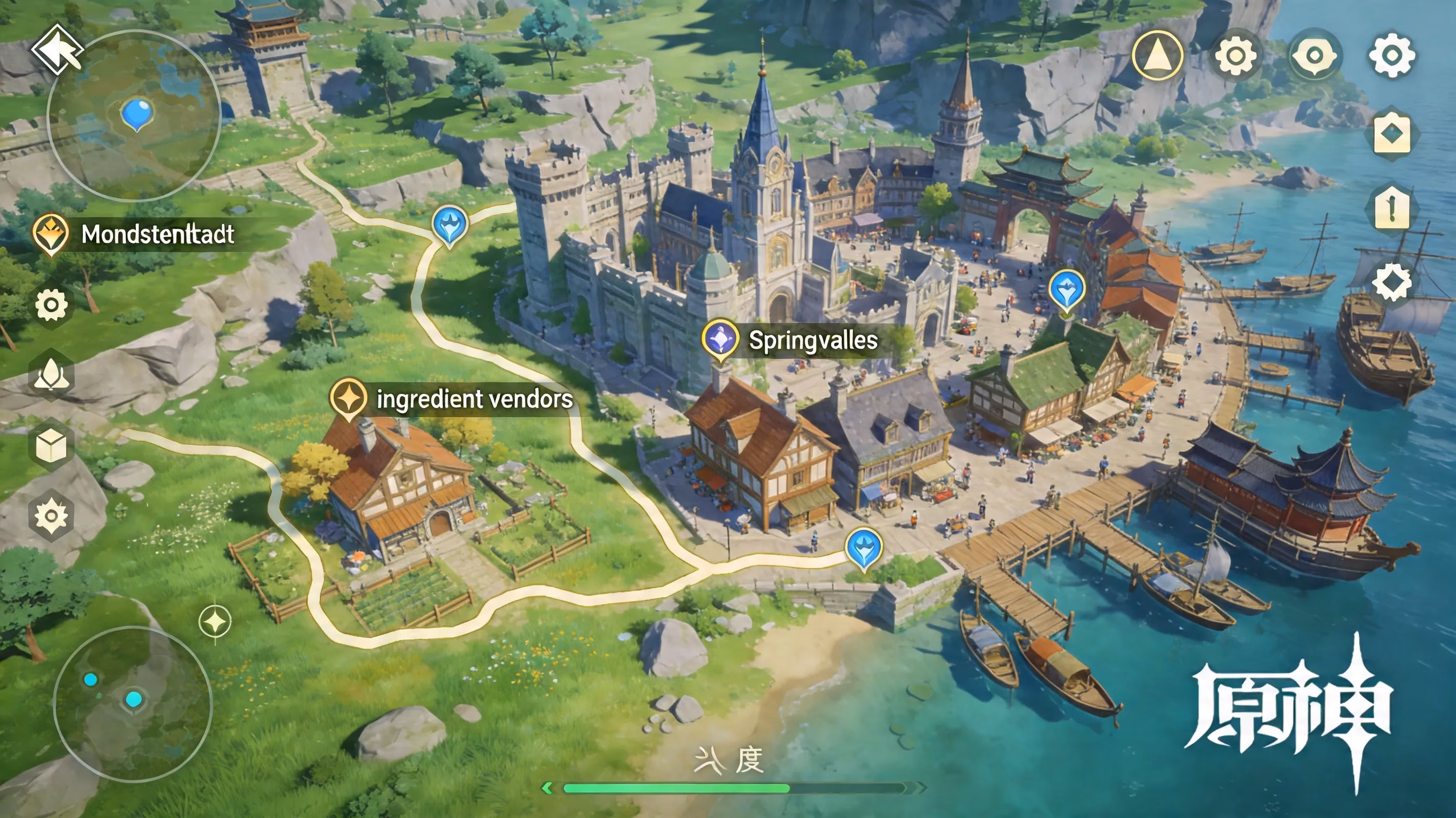Select the waypoint on the path west of the castle
1456x818 pixels.
[449, 224]
